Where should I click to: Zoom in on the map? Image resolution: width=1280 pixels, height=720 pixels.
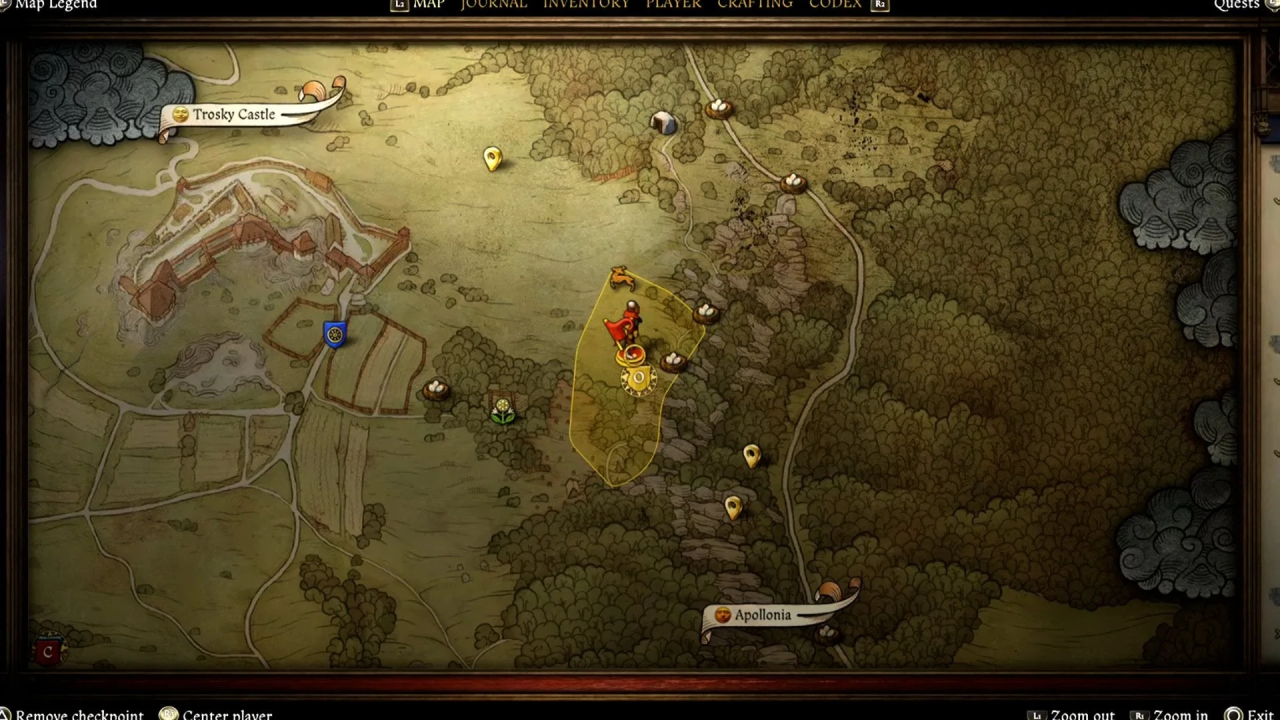coord(1180,714)
